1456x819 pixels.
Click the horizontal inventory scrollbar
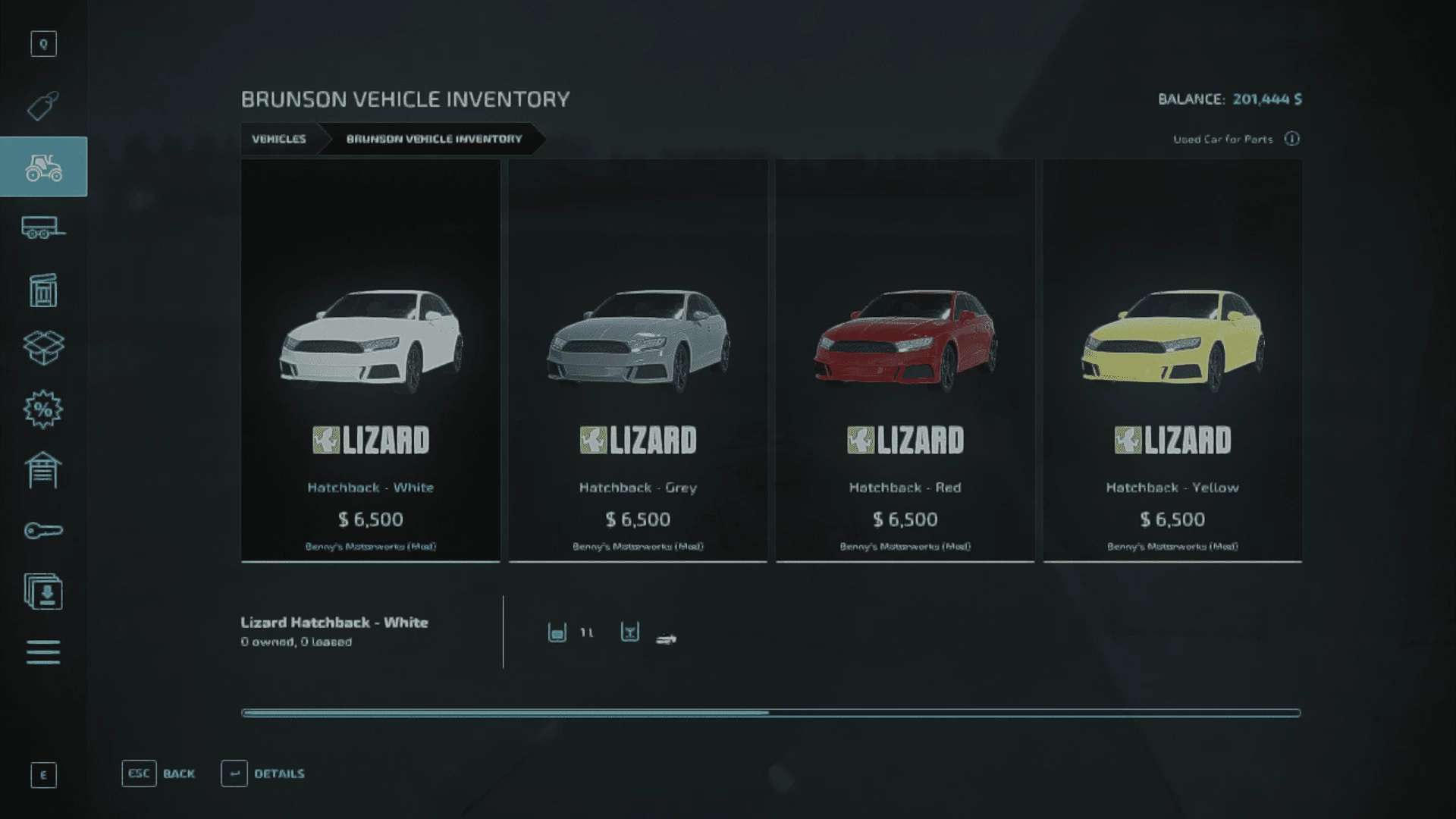tap(770, 713)
